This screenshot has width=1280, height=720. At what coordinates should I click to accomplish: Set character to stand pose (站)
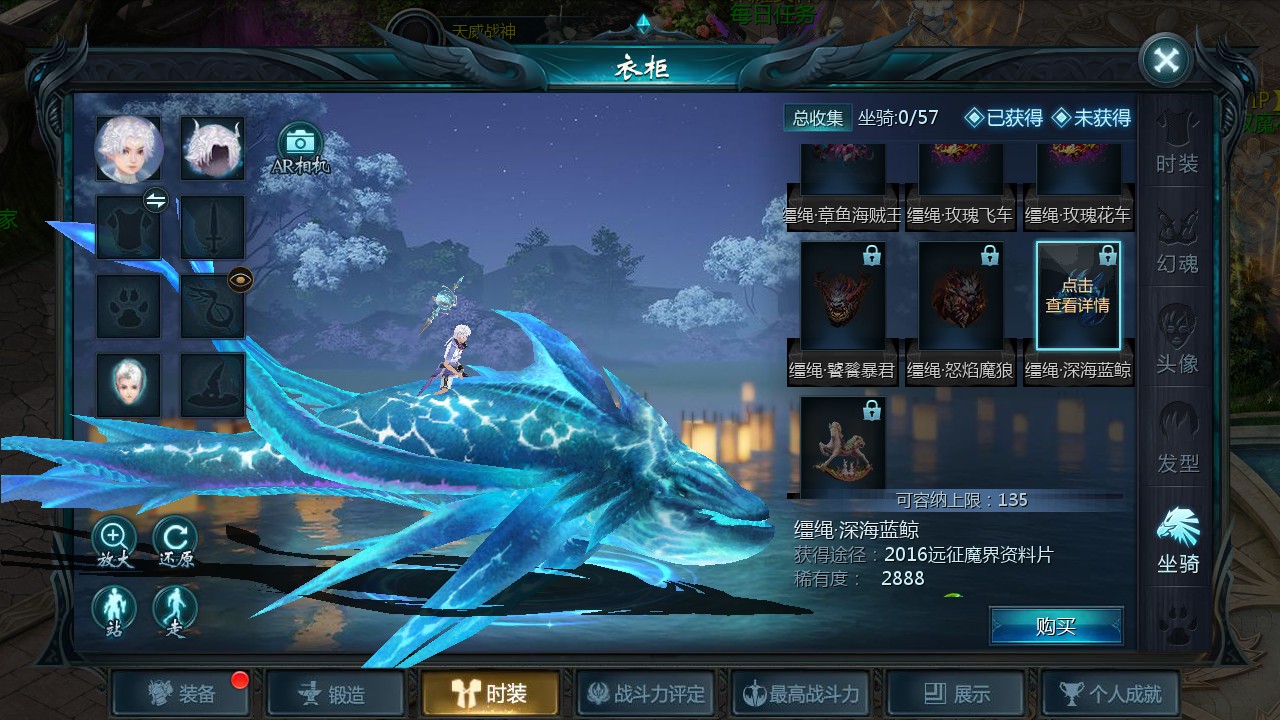pos(113,610)
